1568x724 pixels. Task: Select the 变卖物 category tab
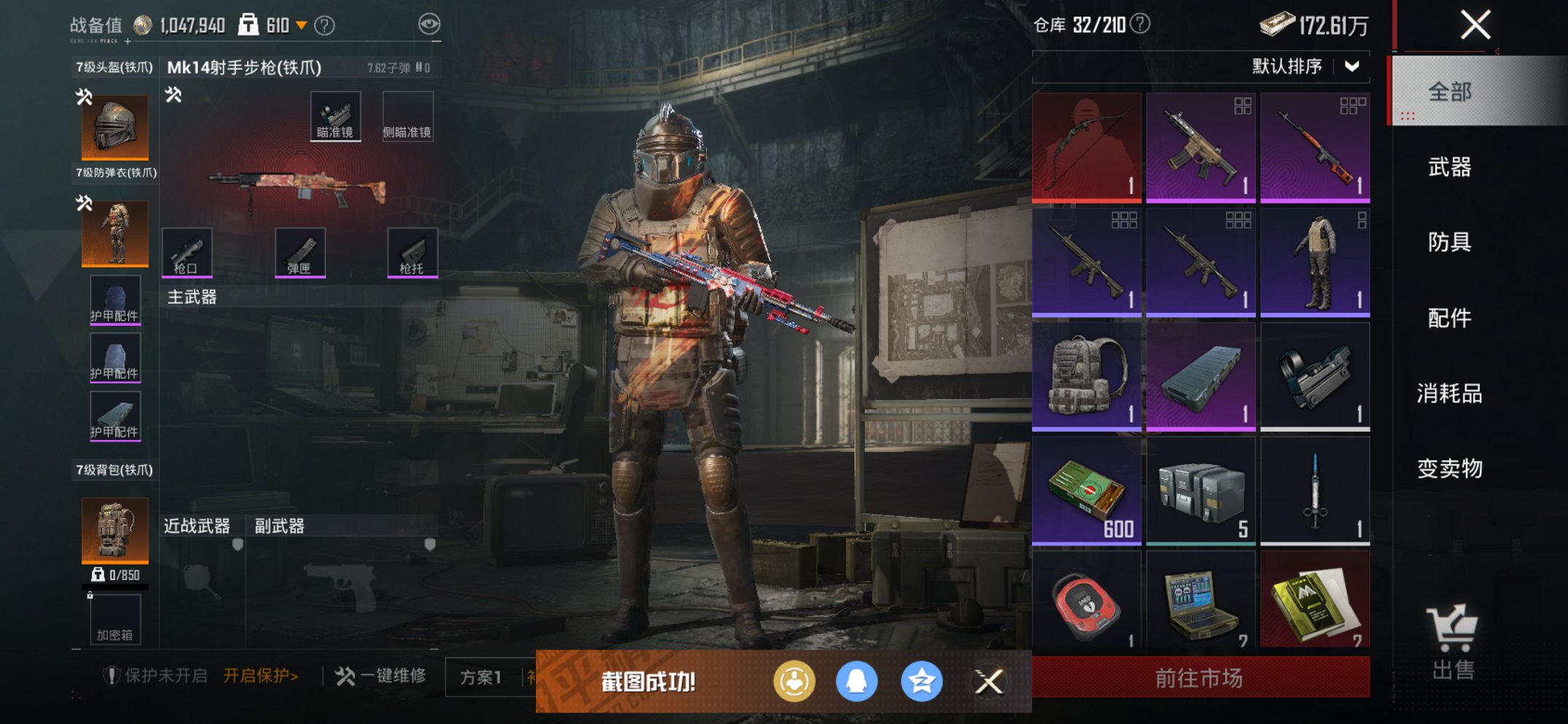point(1449,469)
